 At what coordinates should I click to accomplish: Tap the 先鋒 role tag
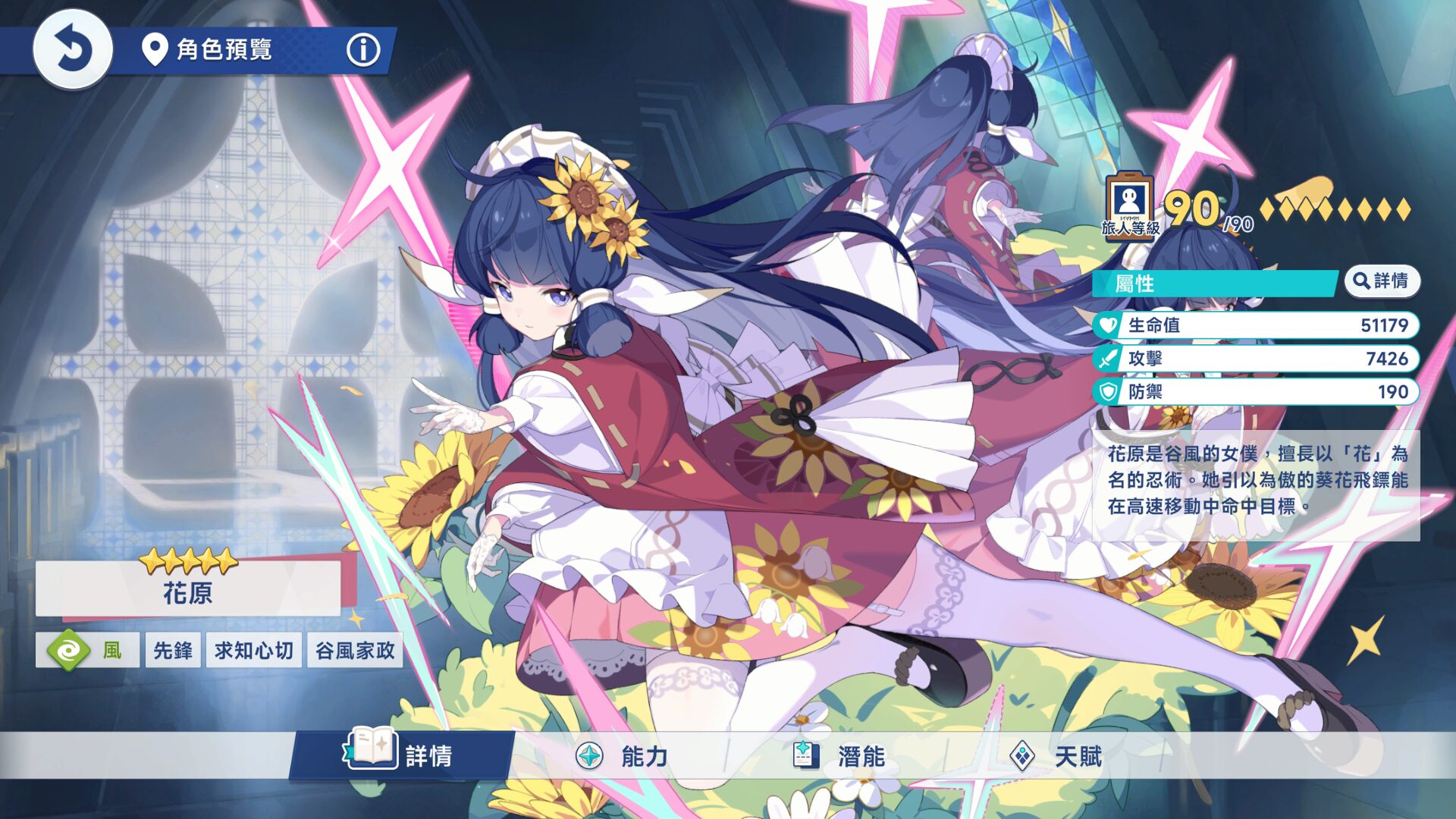[173, 651]
